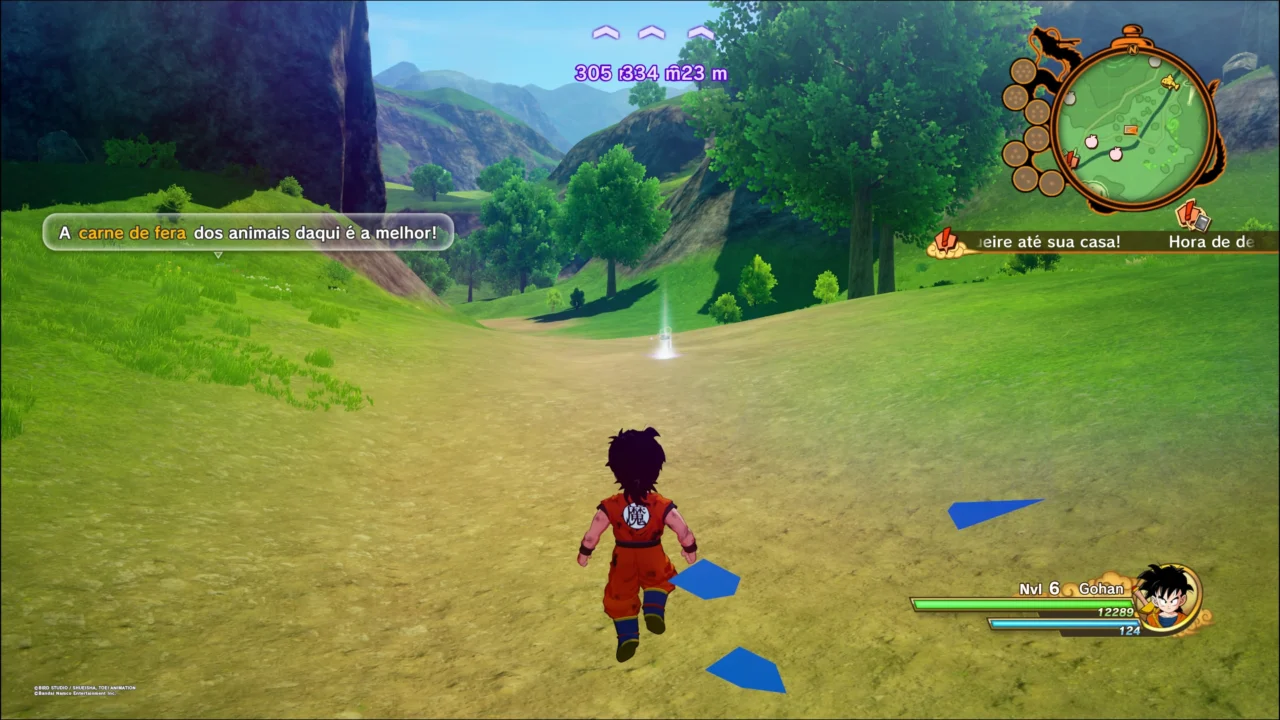Click the orange house marker on minimap
This screenshot has width=1280, height=720.
(x=1131, y=130)
